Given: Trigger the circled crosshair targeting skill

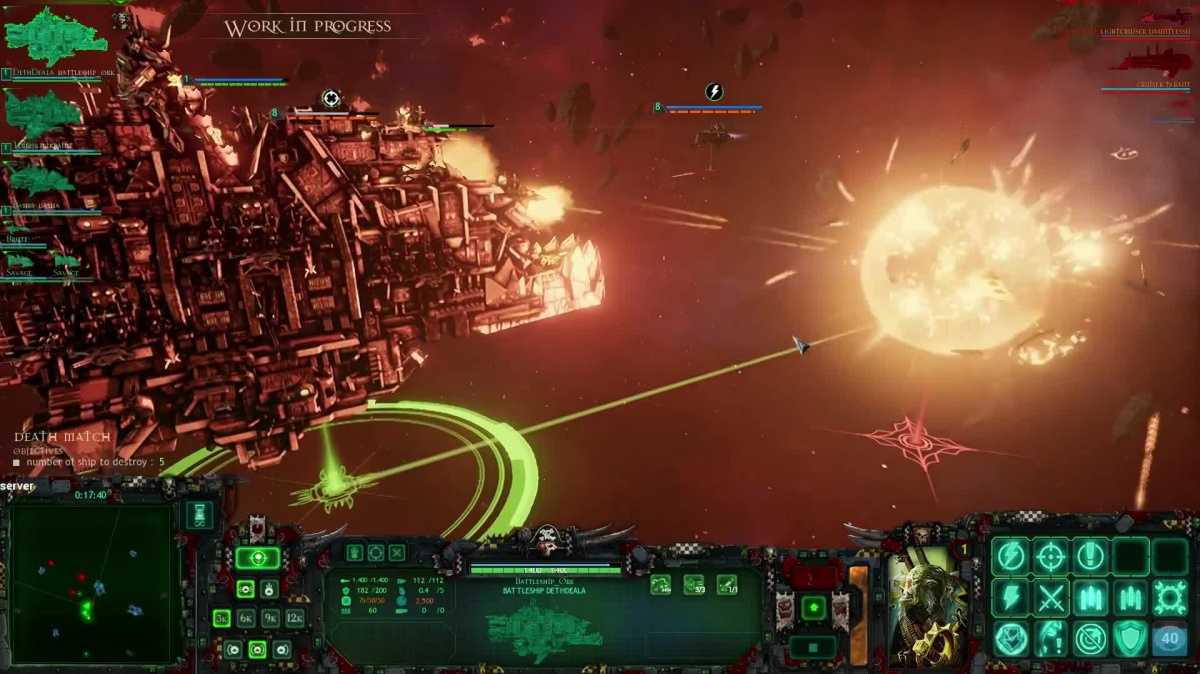Looking at the screenshot, I should 1051,556.
